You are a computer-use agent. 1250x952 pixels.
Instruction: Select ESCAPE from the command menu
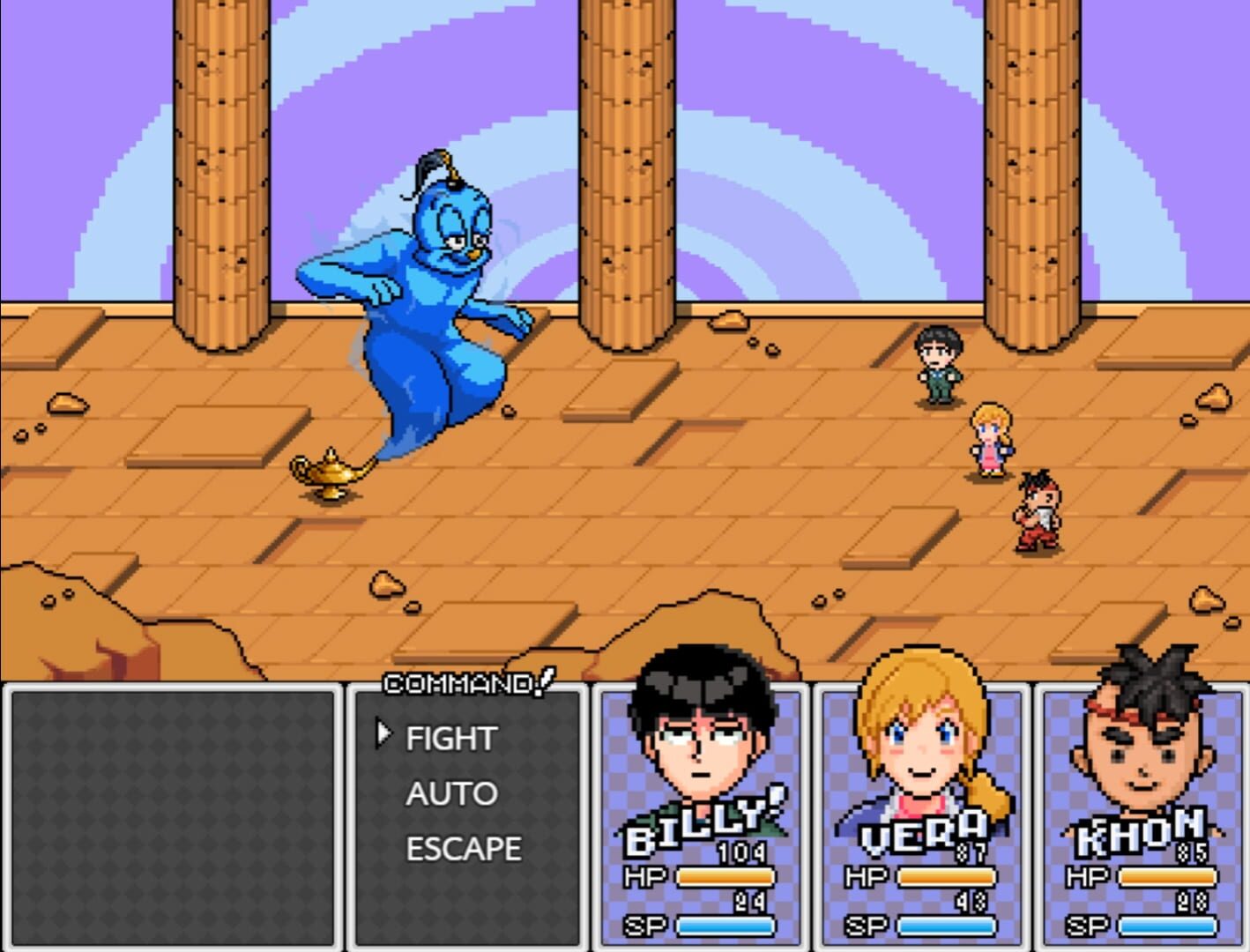[x=463, y=849]
